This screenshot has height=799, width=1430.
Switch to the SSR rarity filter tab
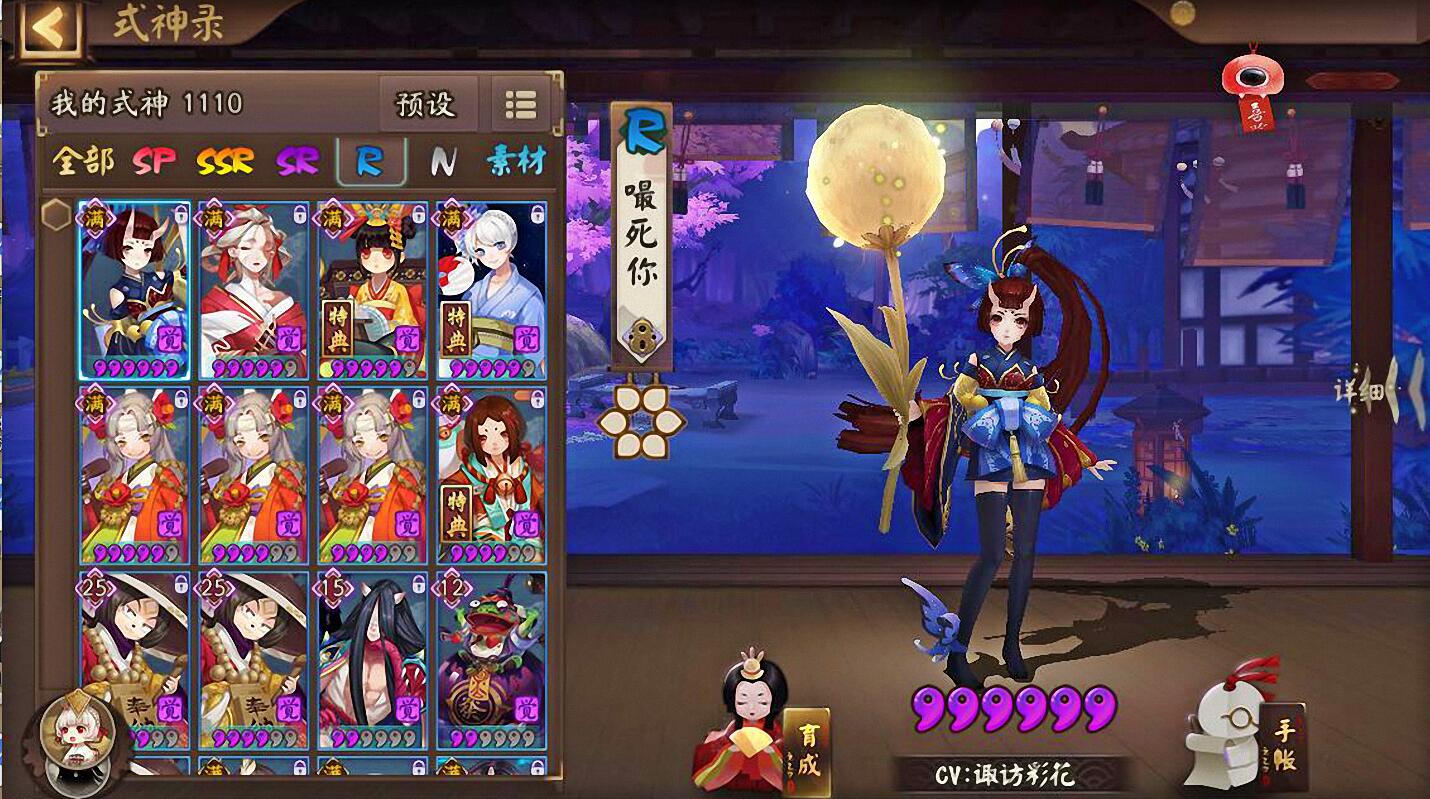pyautogui.click(x=227, y=160)
